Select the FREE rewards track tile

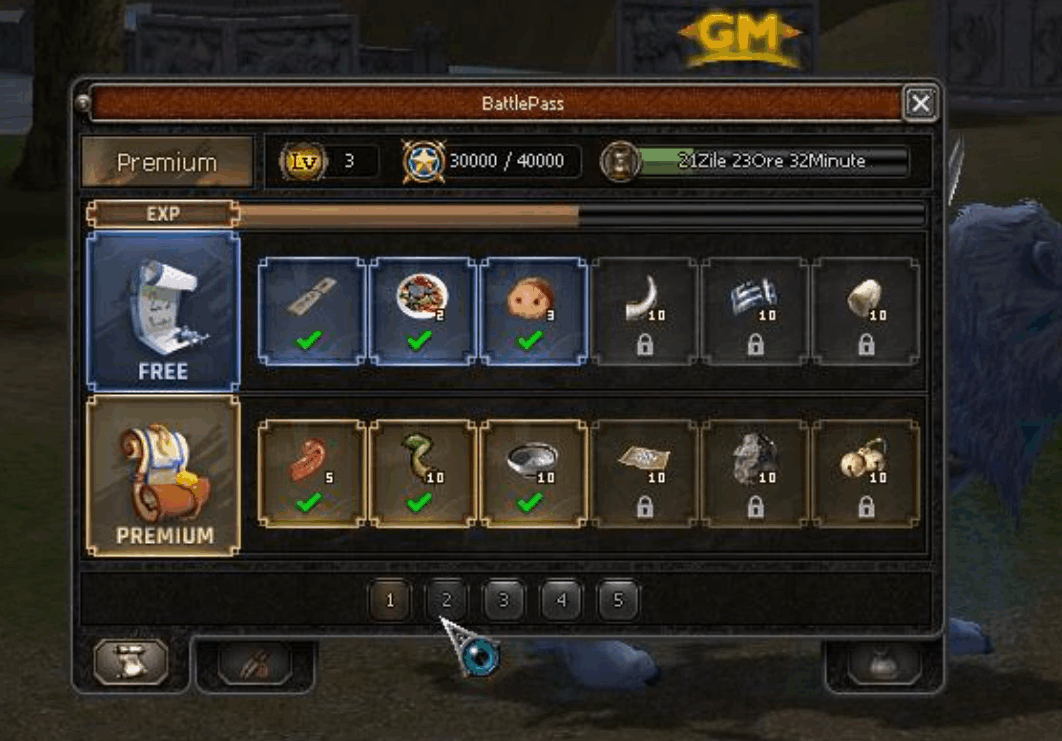click(163, 312)
